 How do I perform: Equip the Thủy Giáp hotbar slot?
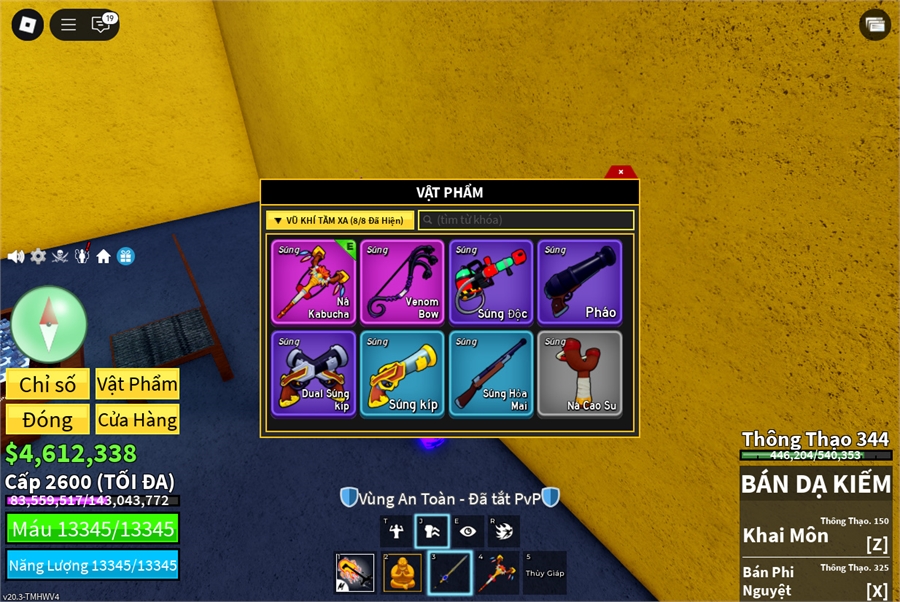(x=544, y=573)
